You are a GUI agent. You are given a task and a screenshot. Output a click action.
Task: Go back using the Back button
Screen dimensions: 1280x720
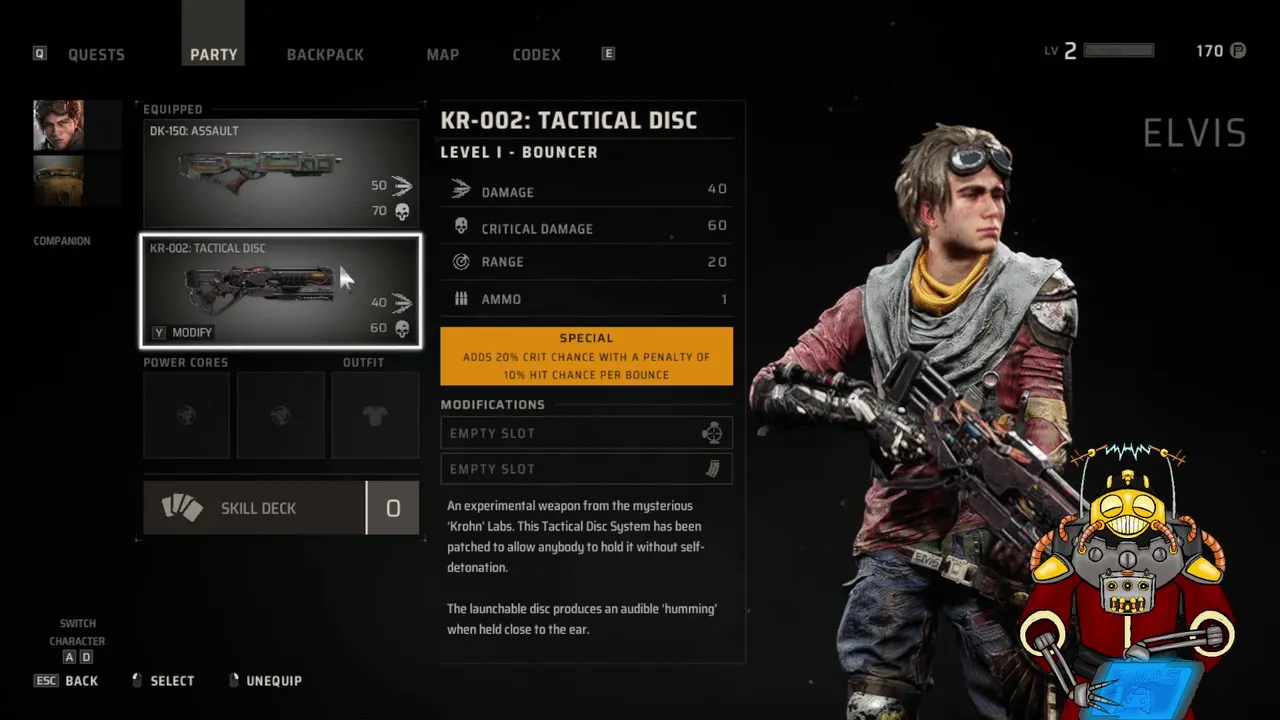[68, 681]
